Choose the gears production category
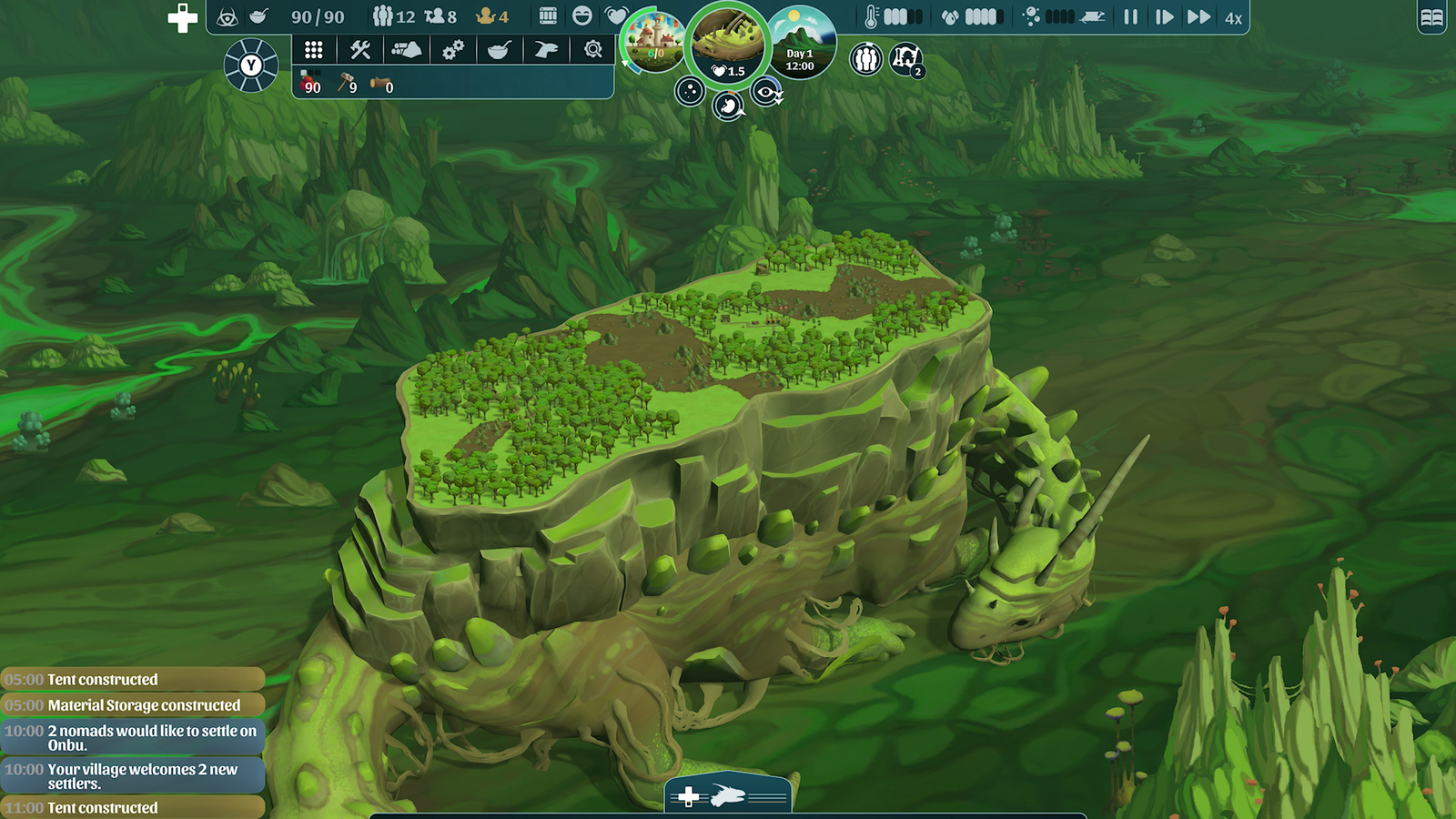Screen dimensions: 1456x819 pyautogui.click(x=453, y=50)
